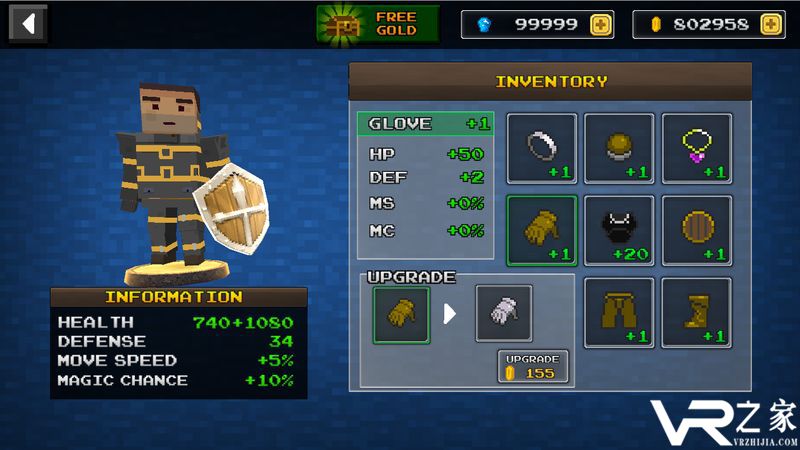Choose the golden pants inventory slot
This screenshot has width=800, height=450.
point(619,312)
